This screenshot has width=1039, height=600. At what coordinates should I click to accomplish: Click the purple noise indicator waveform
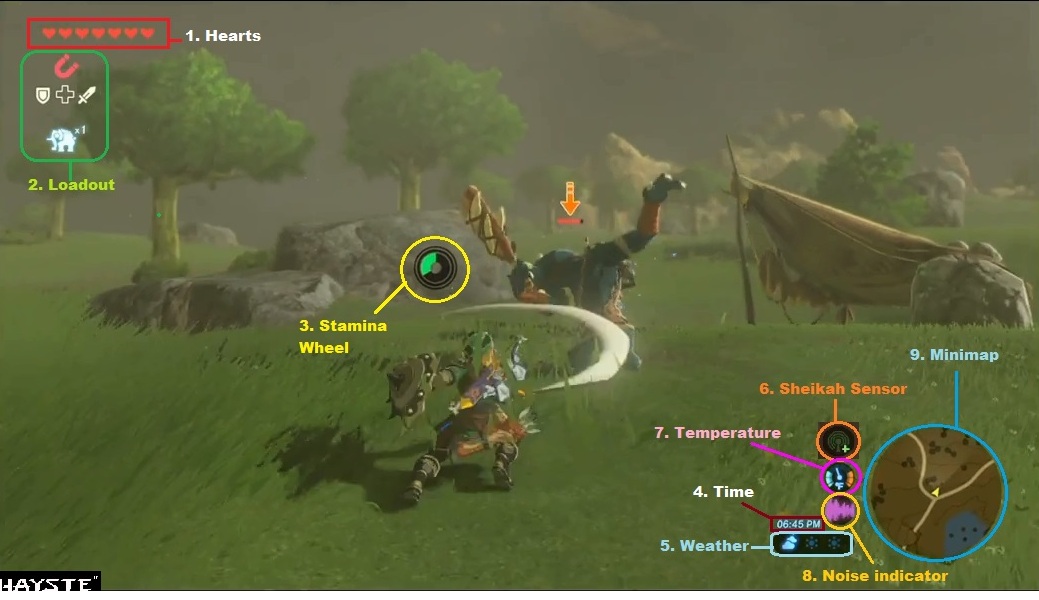[840, 511]
